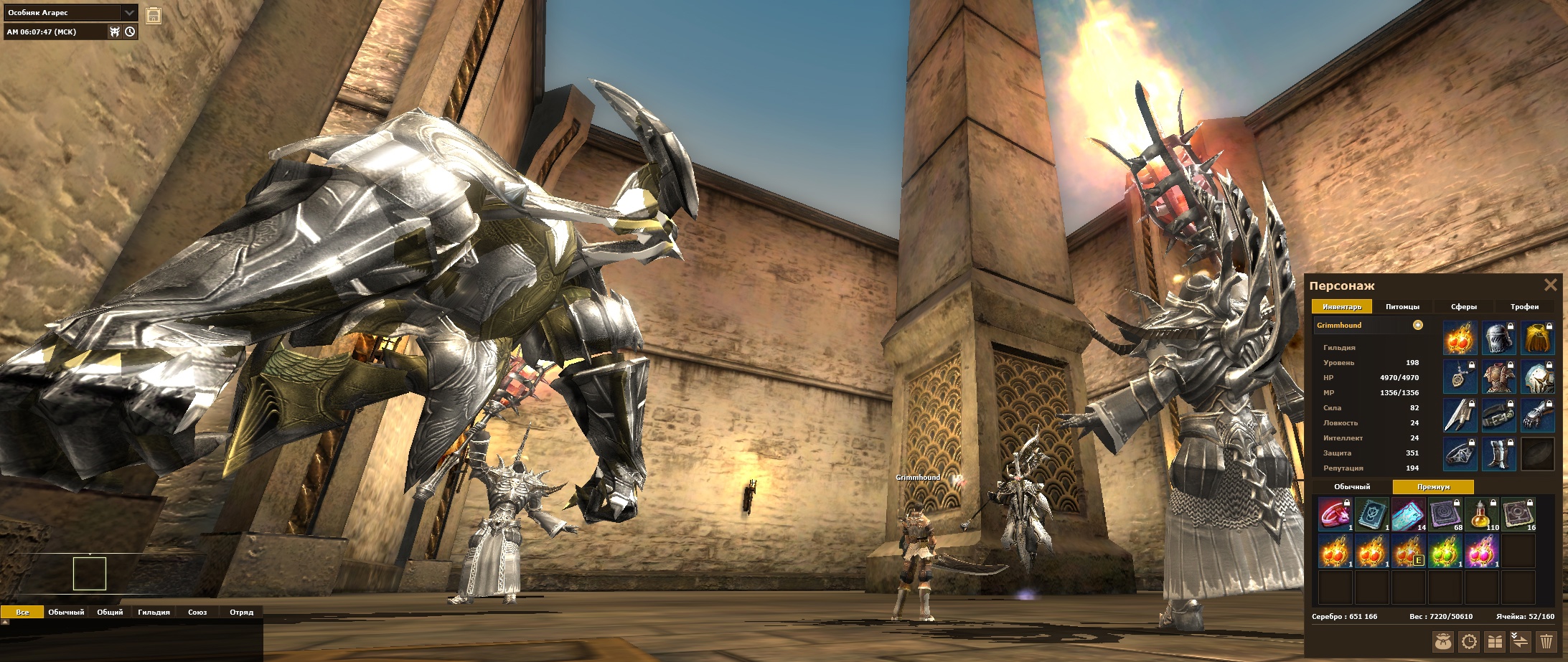Click the equipped gauntlets slot
Viewport: 1568px width, 662px height.
(1537, 415)
